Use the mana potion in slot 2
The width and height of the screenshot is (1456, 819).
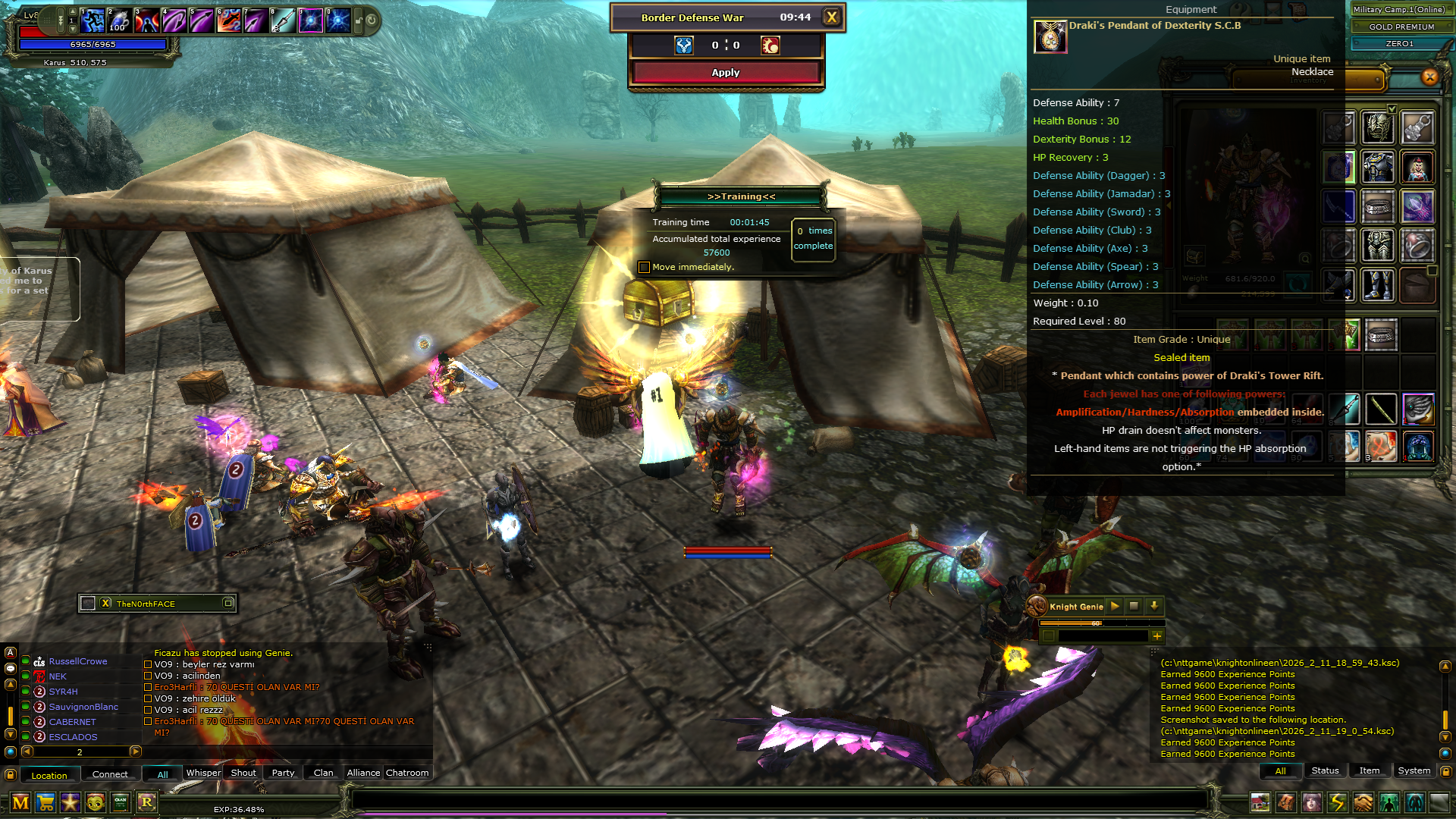click(119, 20)
